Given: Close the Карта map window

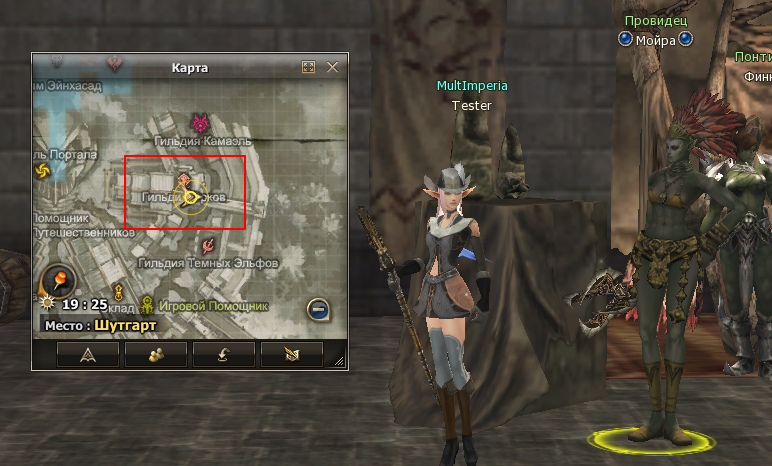Looking at the screenshot, I should tap(333, 67).
